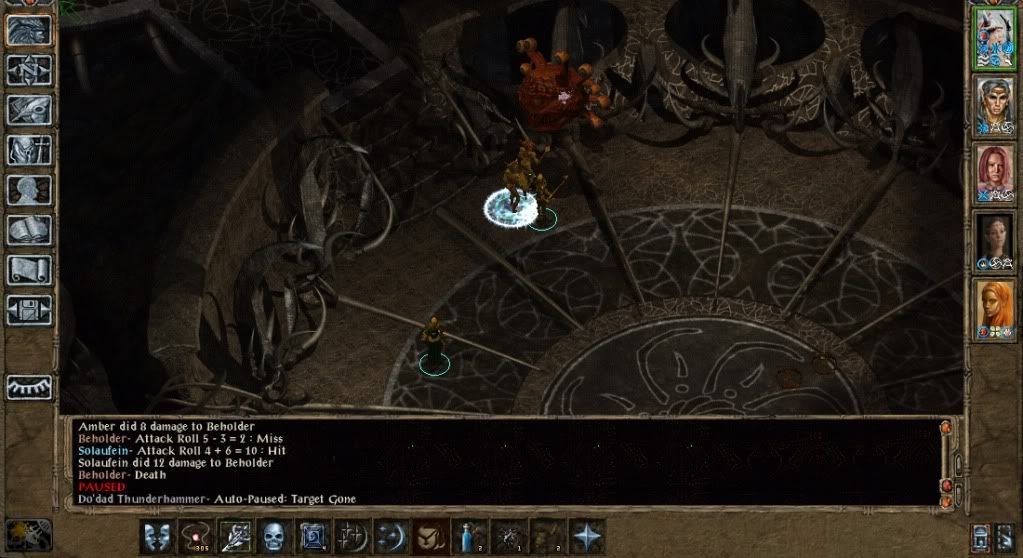
Task: Click the twin masks action bar button
Action: (157, 537)
